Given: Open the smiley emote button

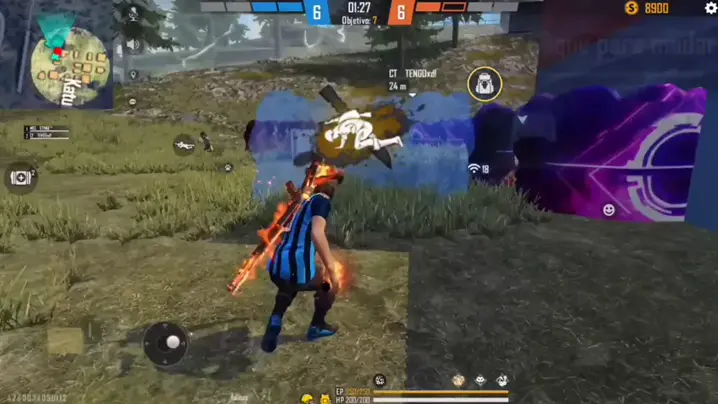Looking at the screenshot, I should click(609, 209).
